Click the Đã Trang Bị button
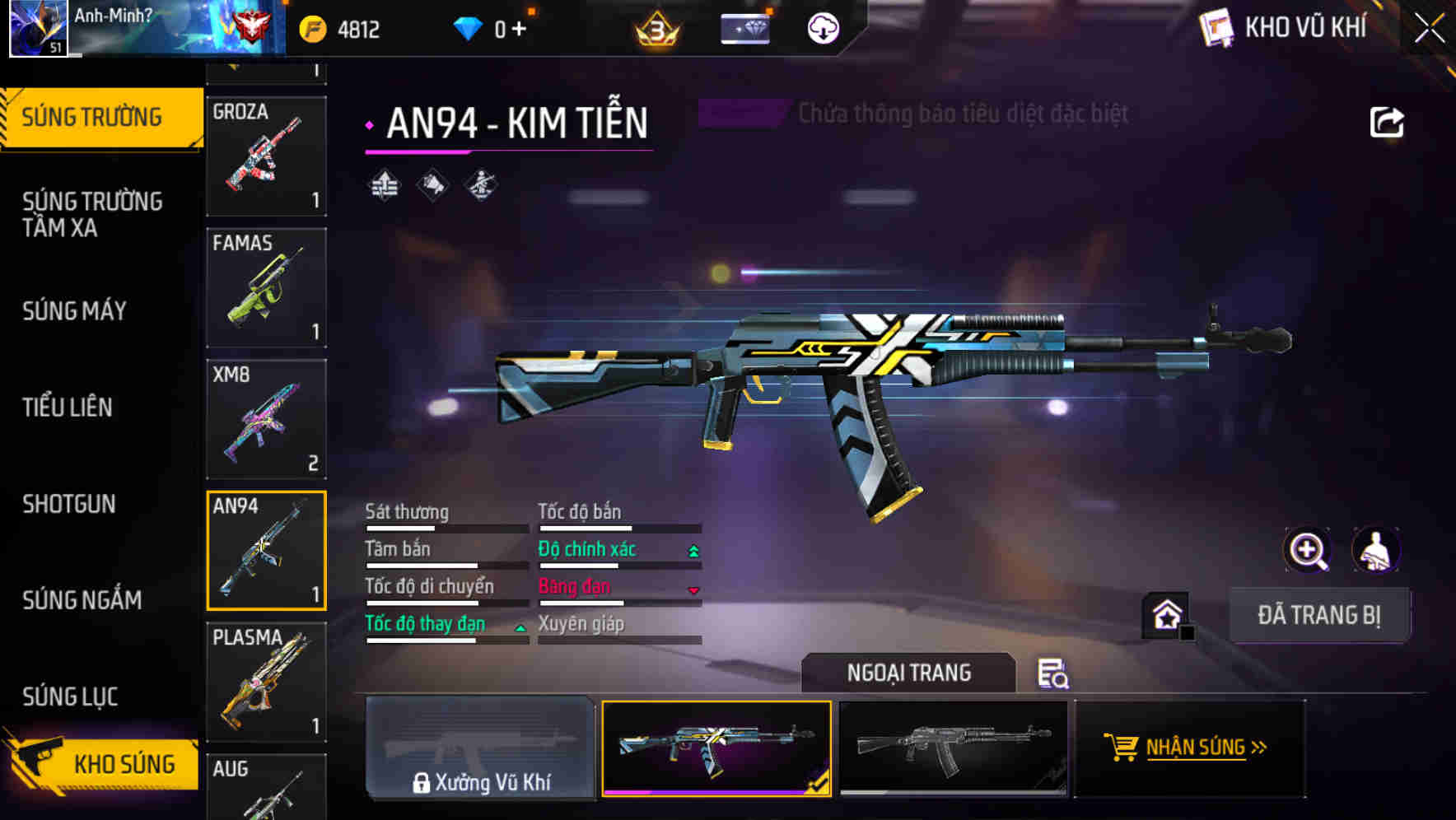 pyautogui.click(x=1318, y=615)
